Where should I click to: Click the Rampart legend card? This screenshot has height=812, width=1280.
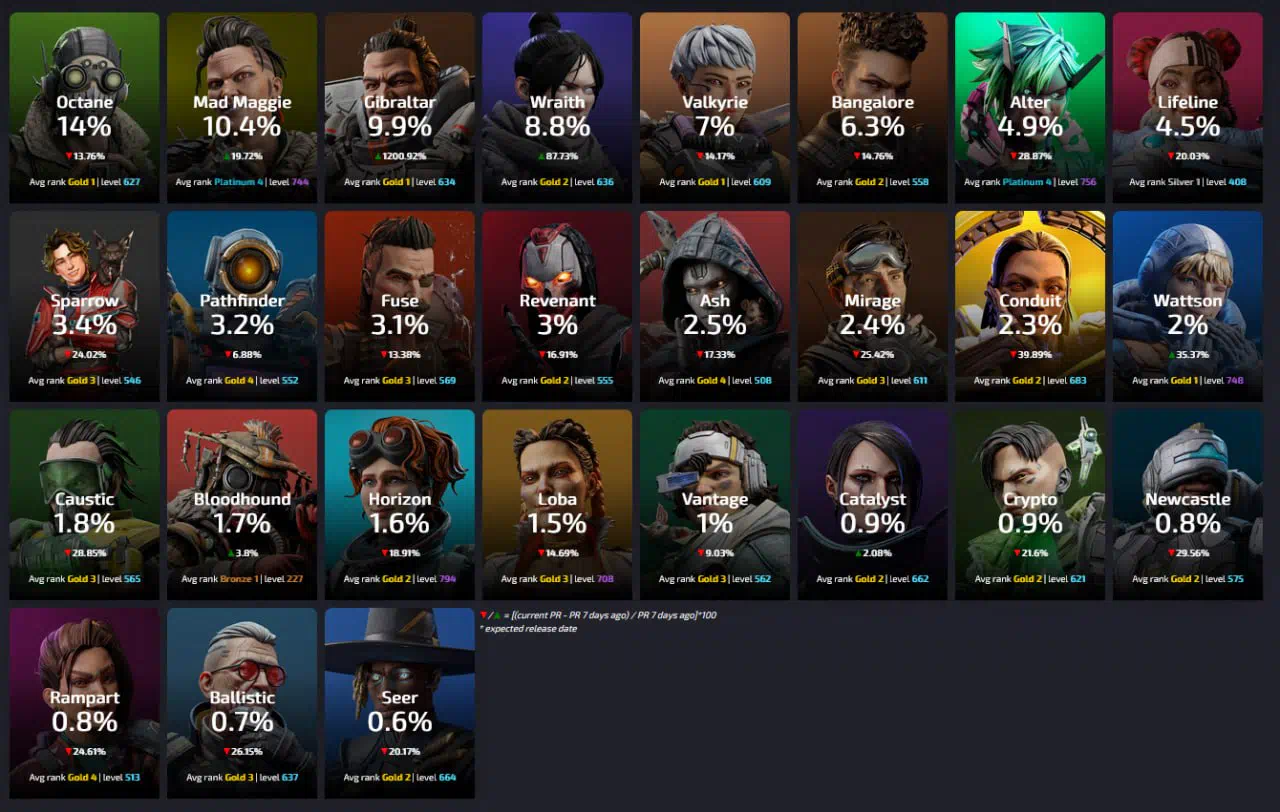pos(84,702)
